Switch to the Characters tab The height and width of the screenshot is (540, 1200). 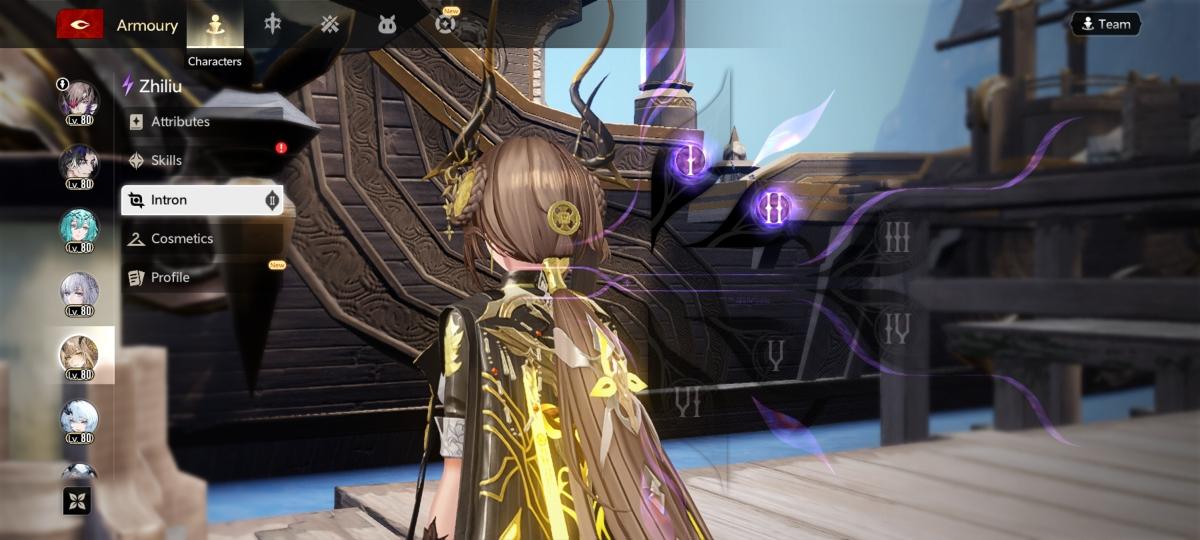[215, 26]
